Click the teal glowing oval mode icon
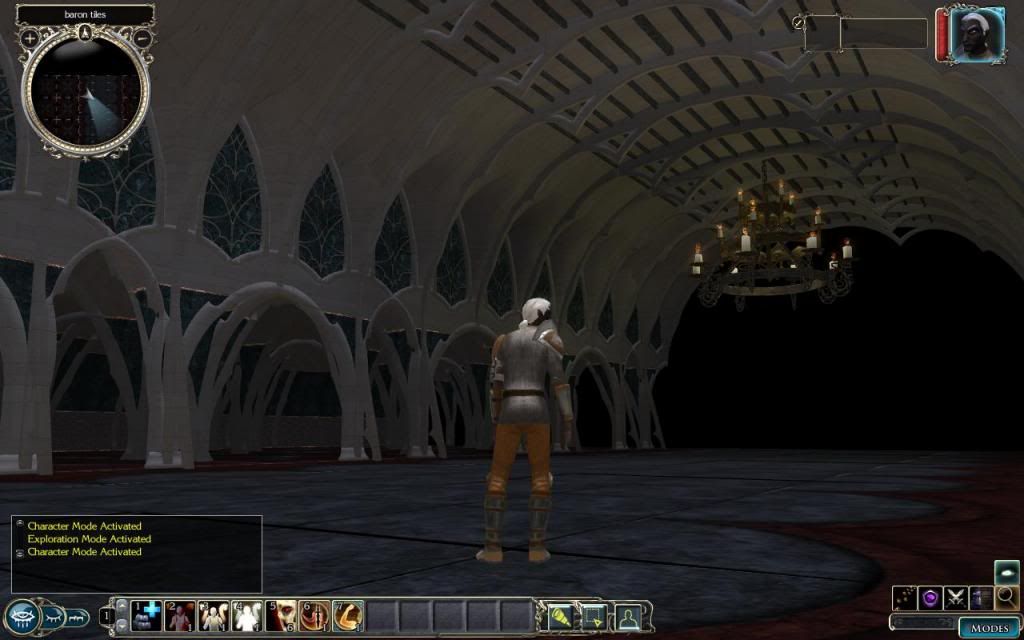1024x640 pixels. pyautogui.click(x=1006, y=572)
